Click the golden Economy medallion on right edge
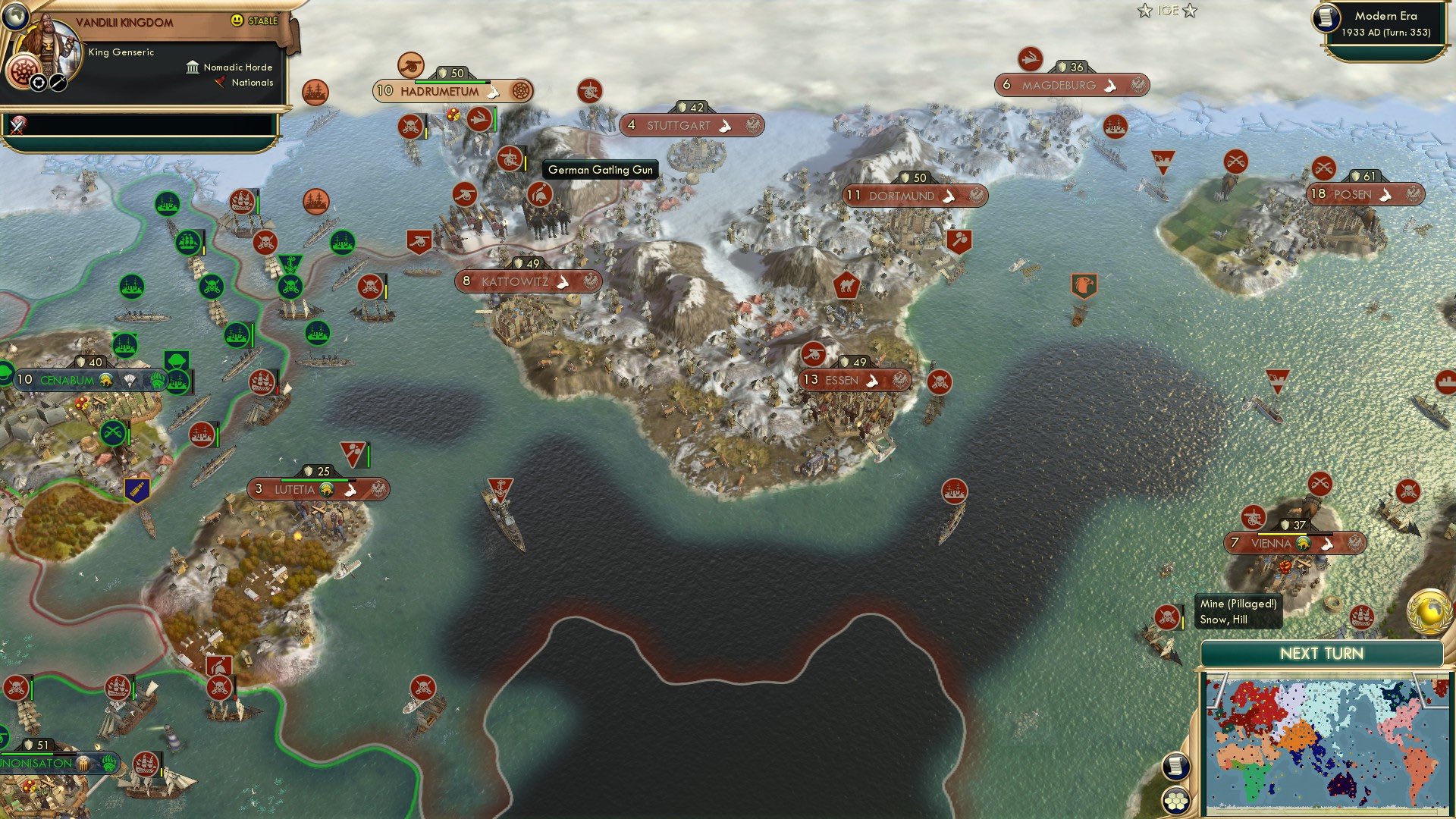 point(1428,612)
